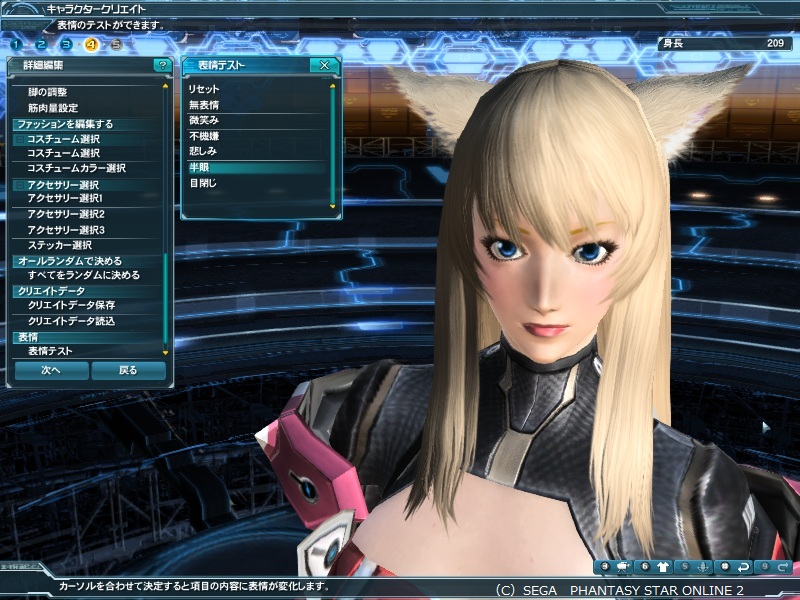Click the 次へ next button
The height and width of the screenshot is (600, 800).
coord(51,370)
